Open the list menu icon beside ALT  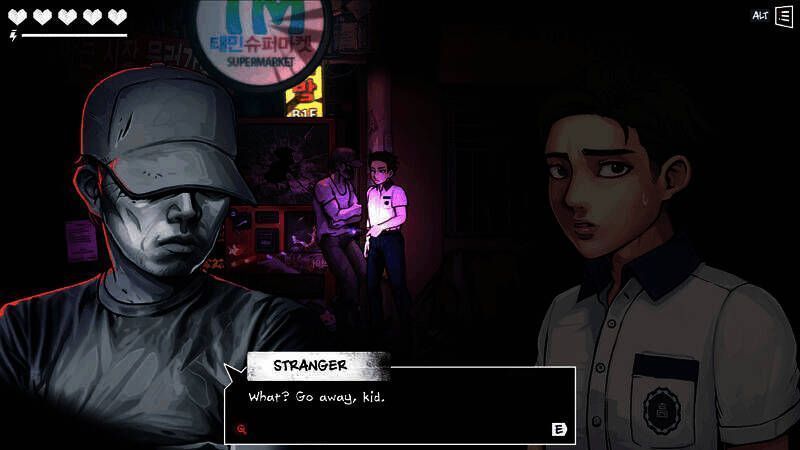pos(783,17)
